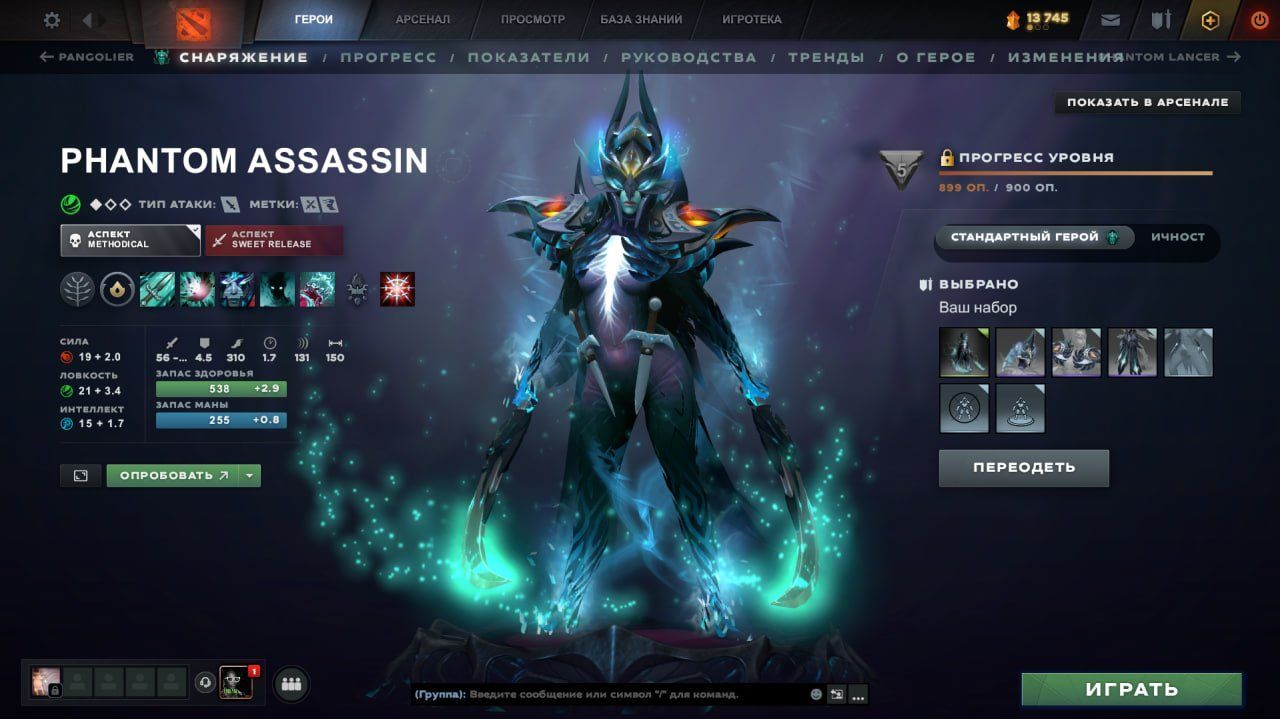
Task: Open the Просмотр section
Action: (532, 19)
